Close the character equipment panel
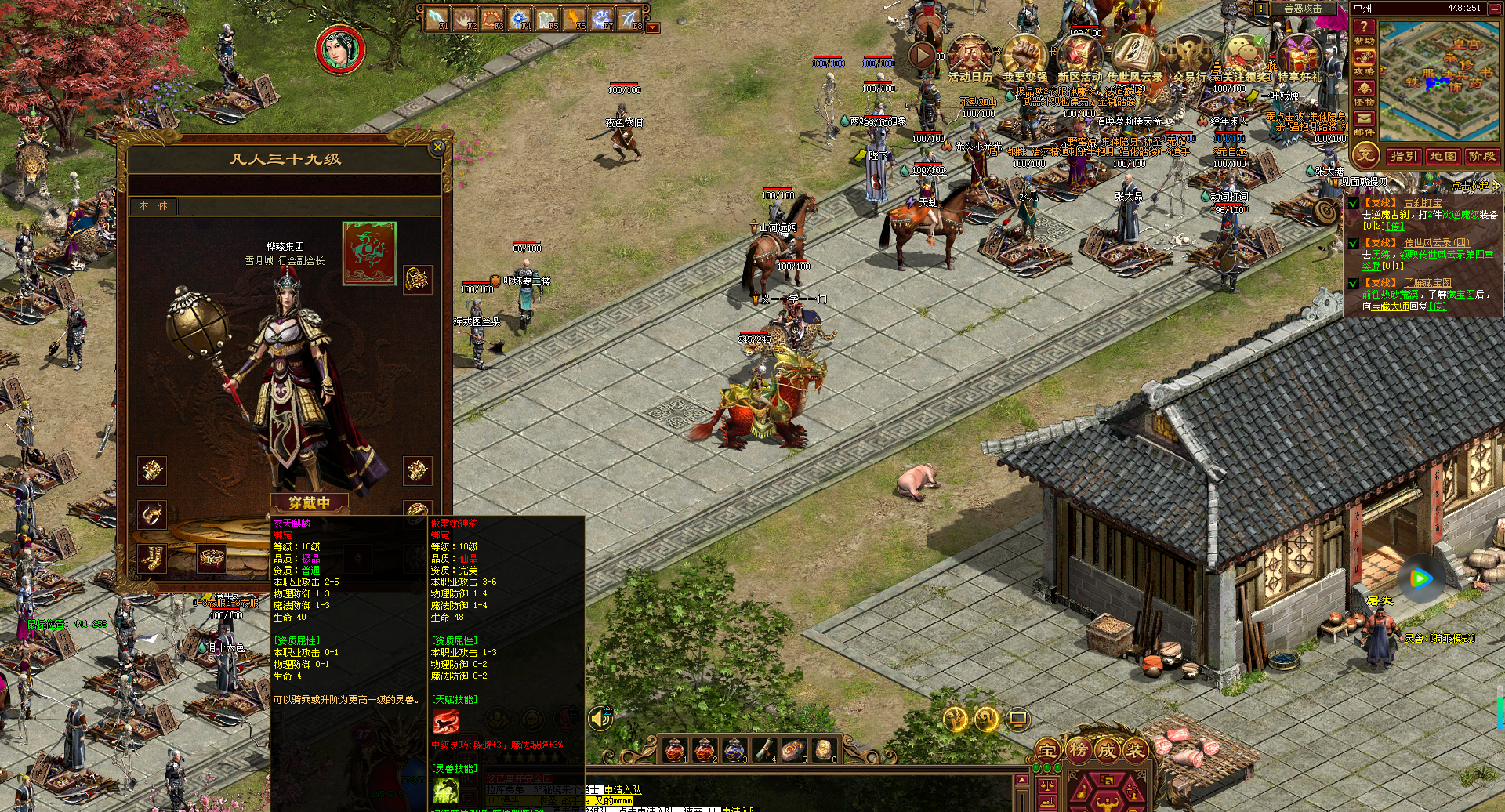This screenshot has width=1505, height=812. click(437, 147)
